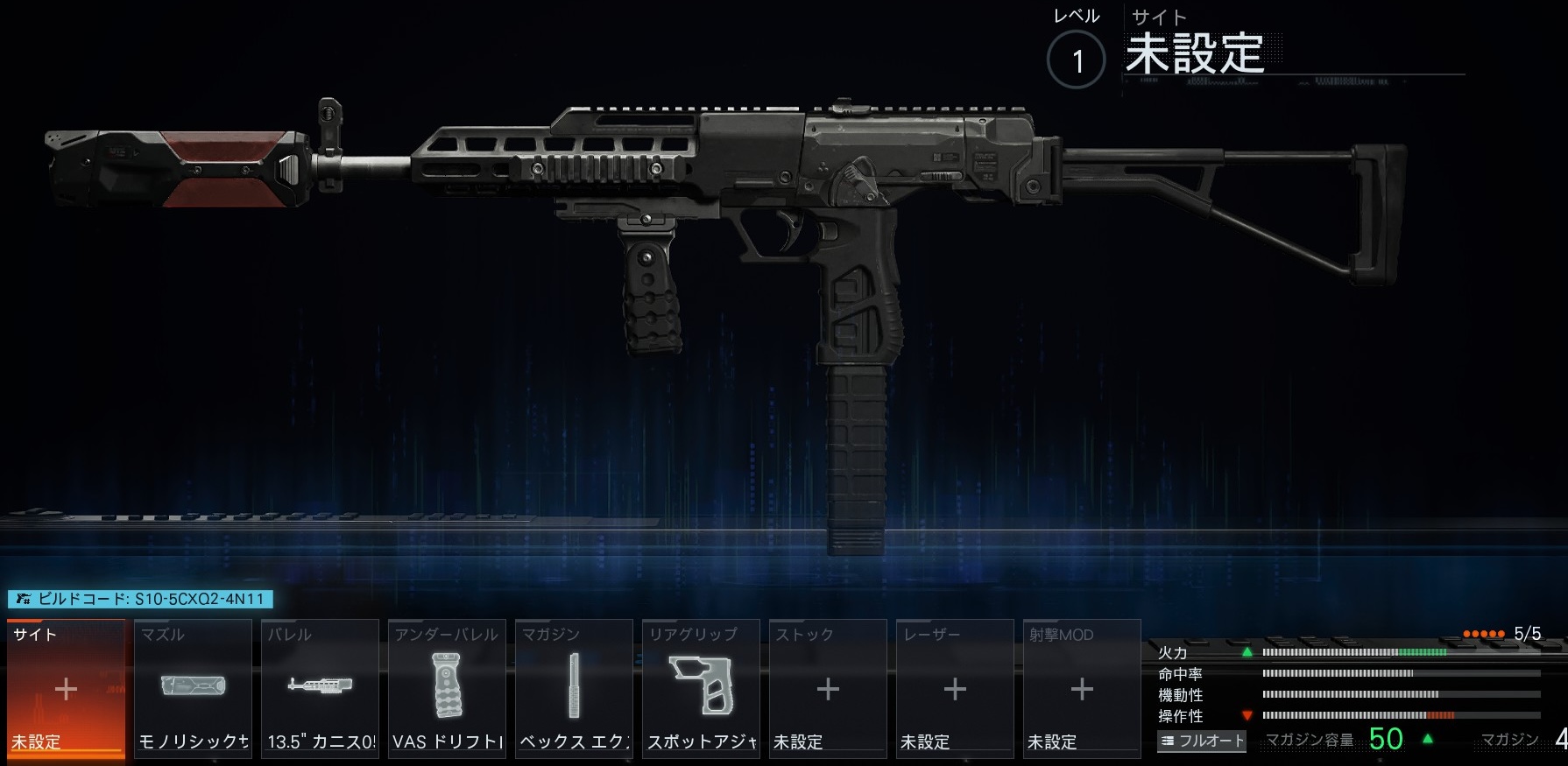1568x766 pixels.
Task: Open the empty 射撃MOD slot
Action: (1082, 688)
